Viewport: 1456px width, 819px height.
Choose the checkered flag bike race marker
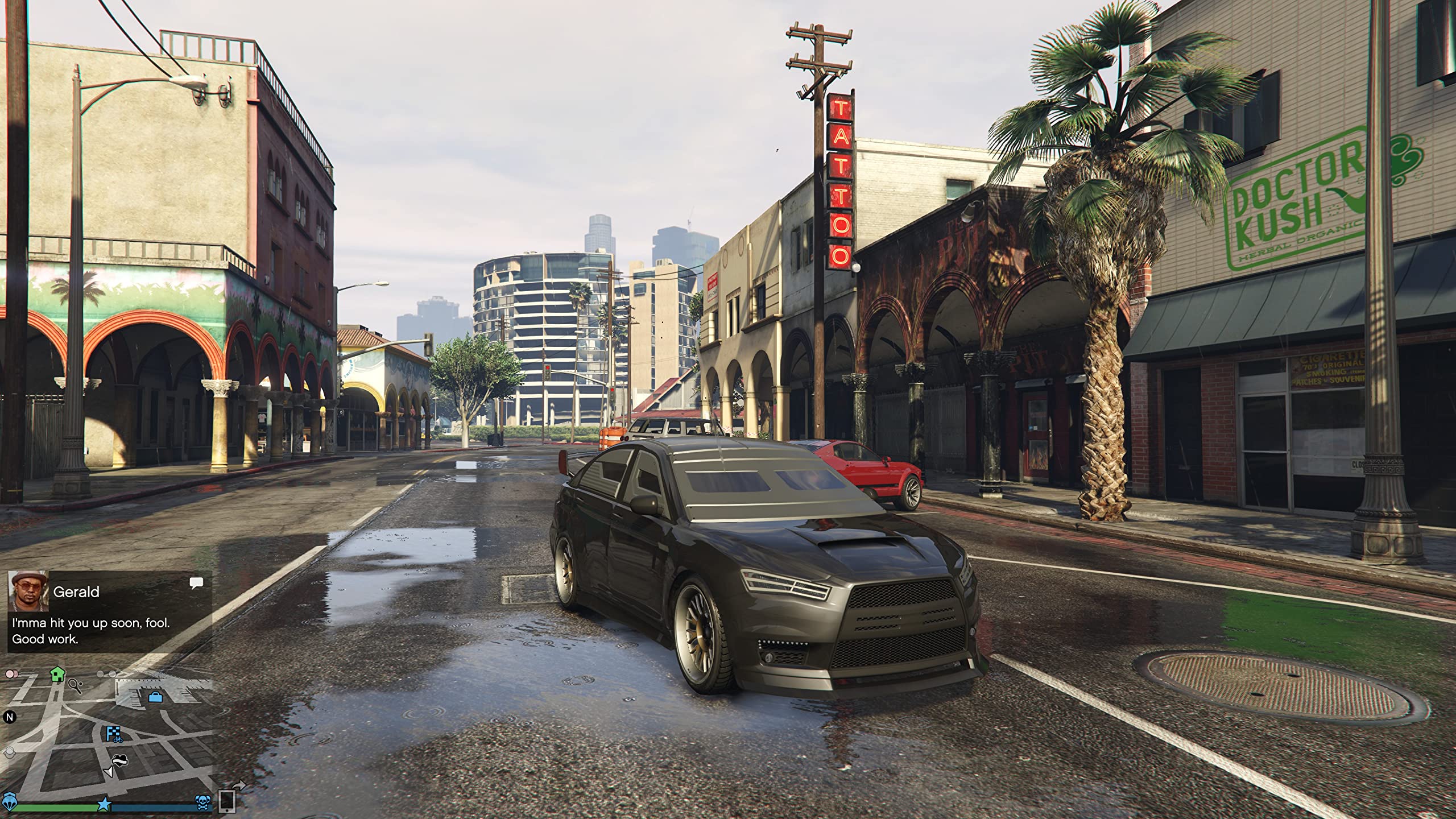click(113, 734)
